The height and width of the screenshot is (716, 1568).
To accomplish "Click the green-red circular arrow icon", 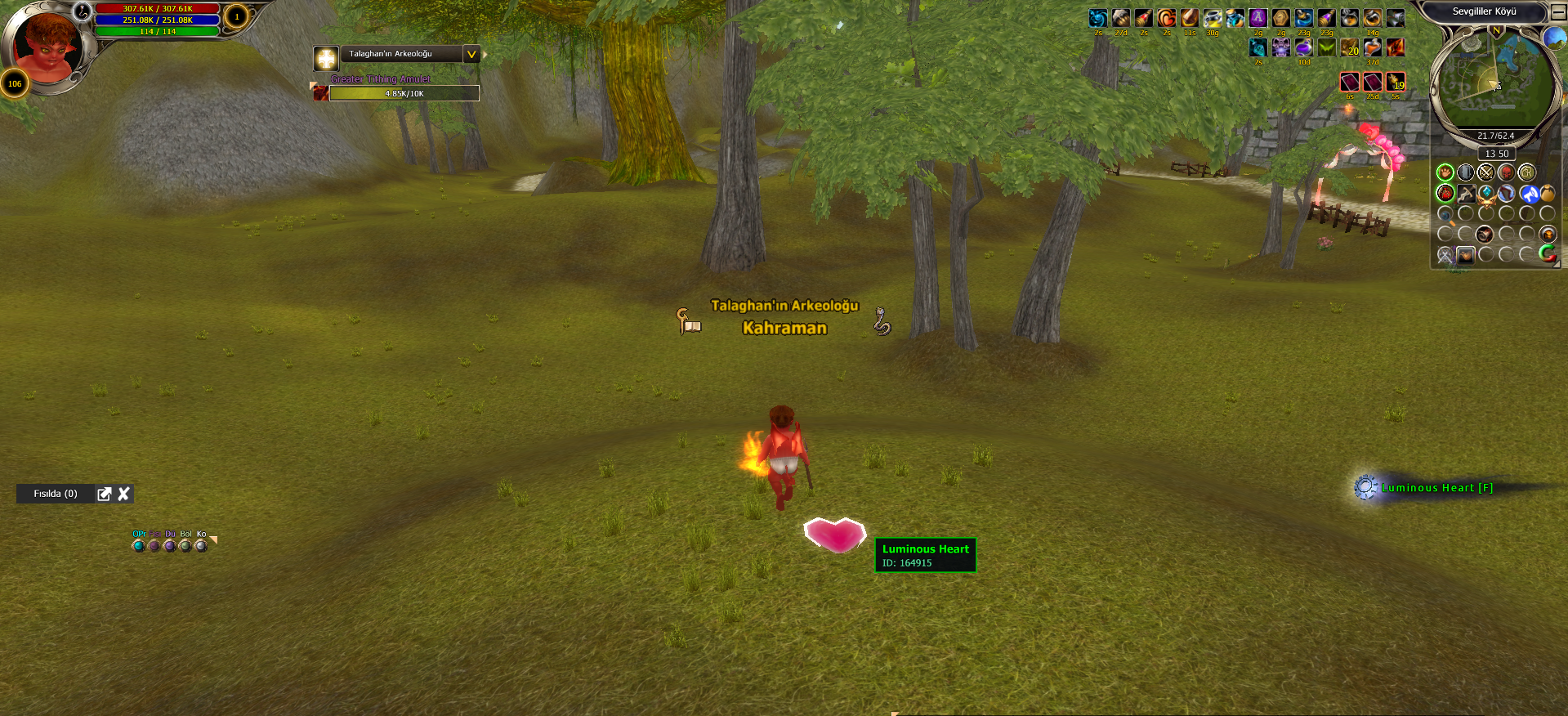I will 1548,254.
